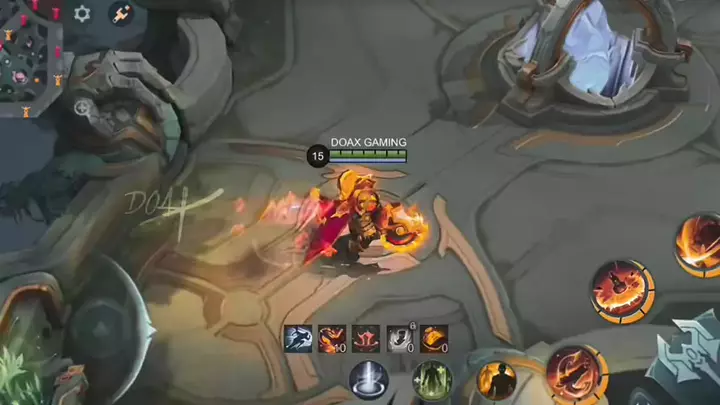Use the green regen heal spell

432,383
